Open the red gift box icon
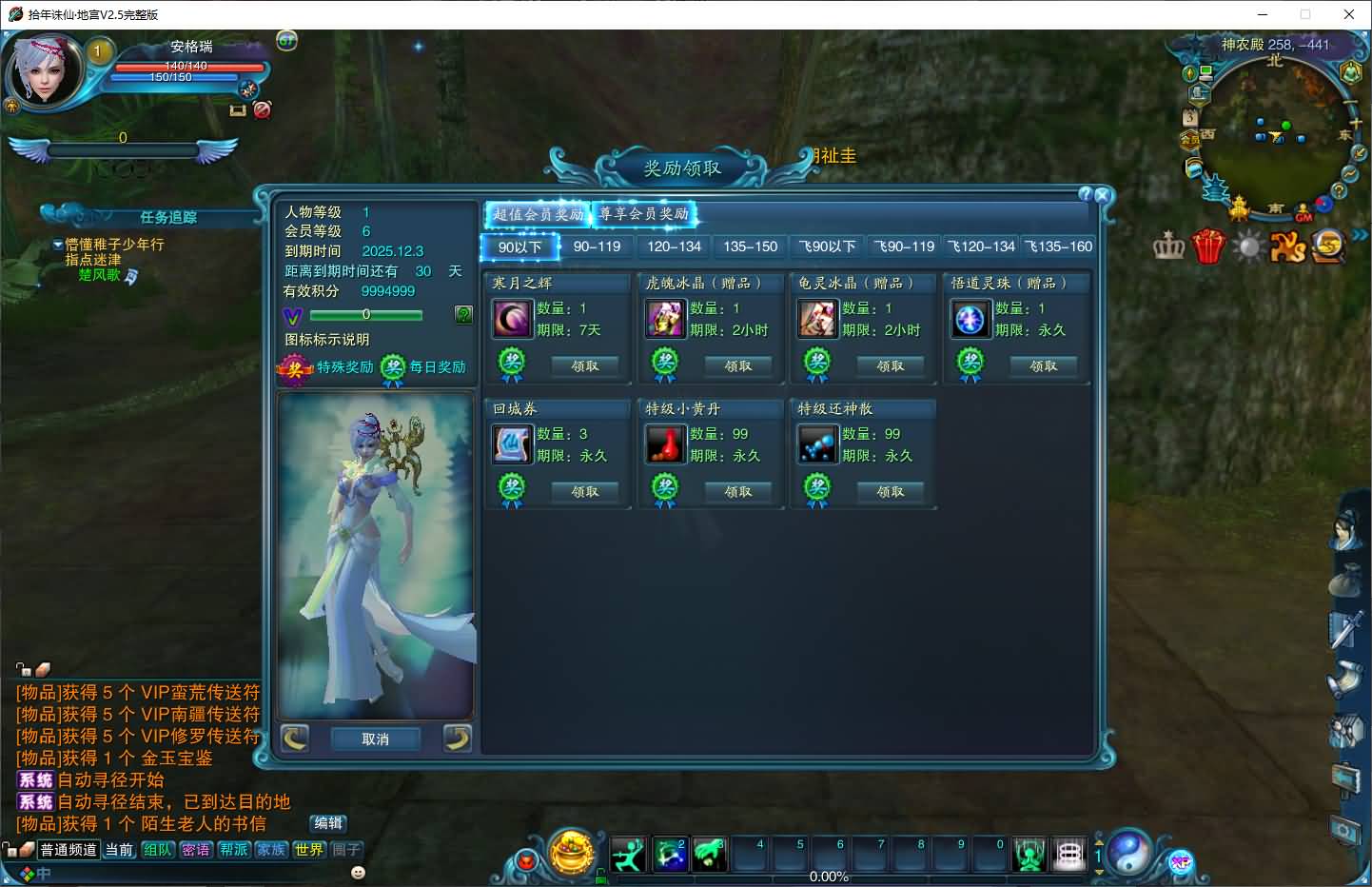1372x887 pixels. [x=1208, y=246]
